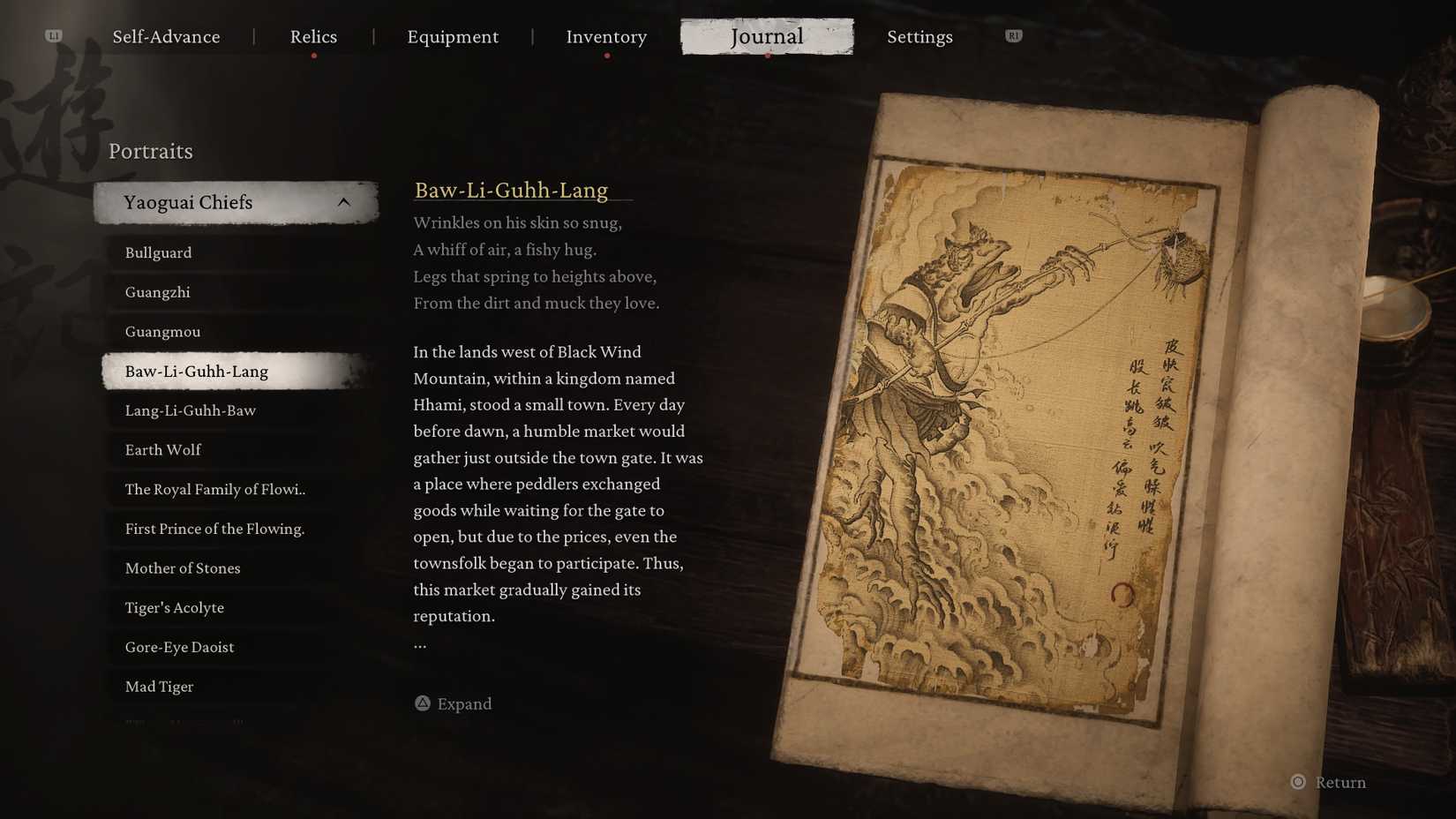Click the L1 shoulder button icon
The width and height of the screenshot is (1456, 819).
point(55,36)
